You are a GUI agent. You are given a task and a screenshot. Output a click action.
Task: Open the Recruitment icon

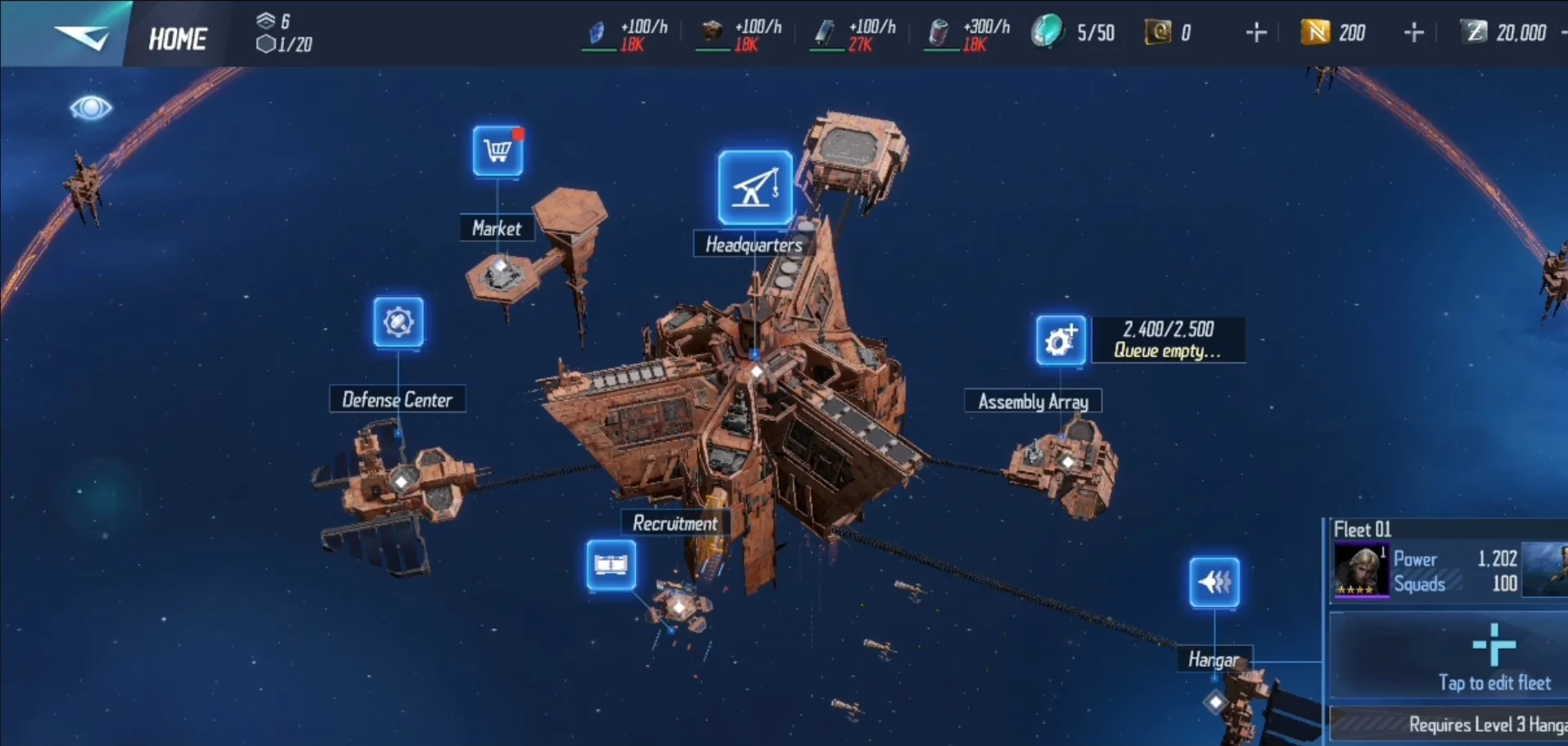click(611, 564)
